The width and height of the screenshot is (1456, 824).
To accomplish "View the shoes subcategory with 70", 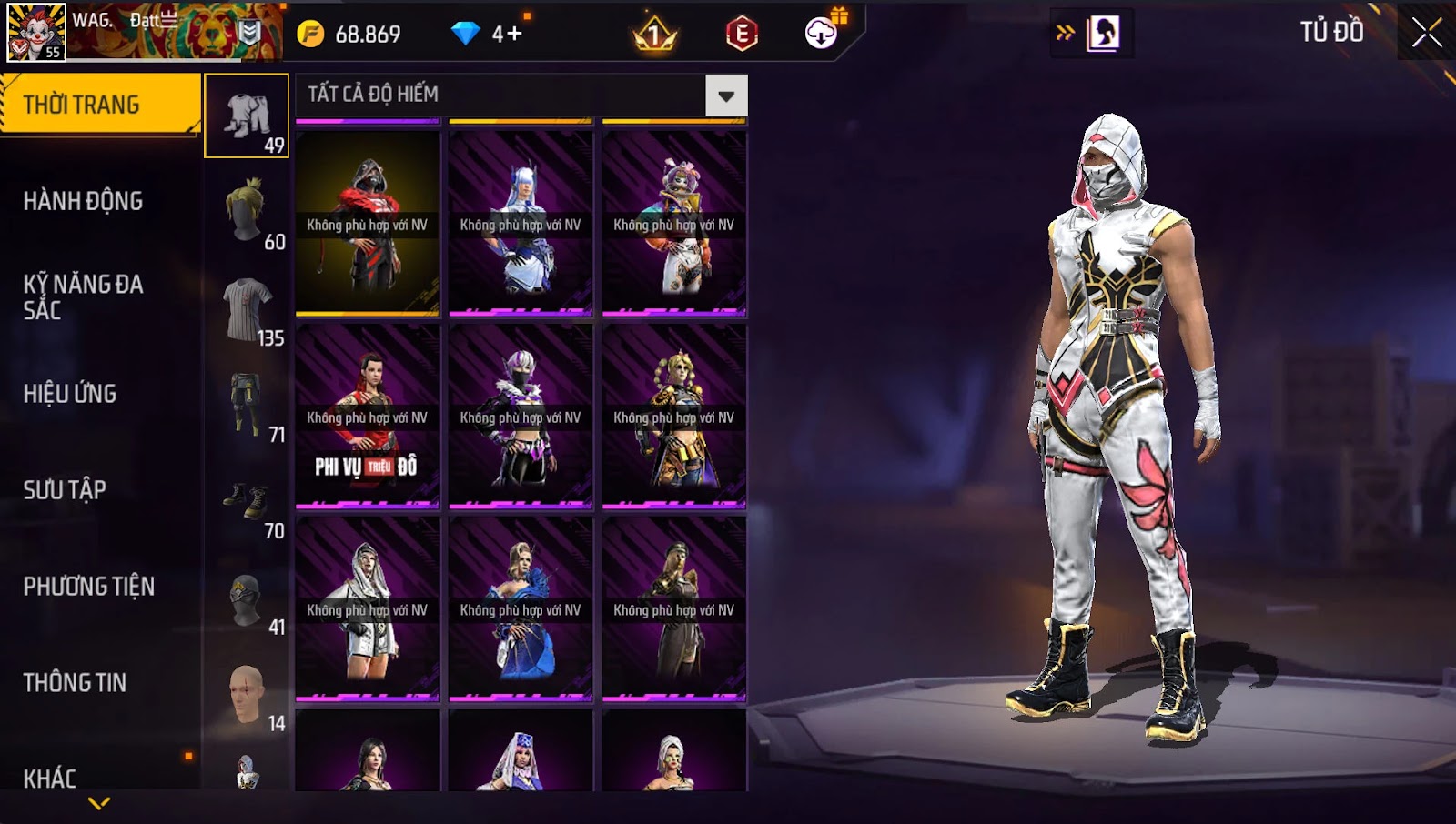I will (x=247, y=503).
